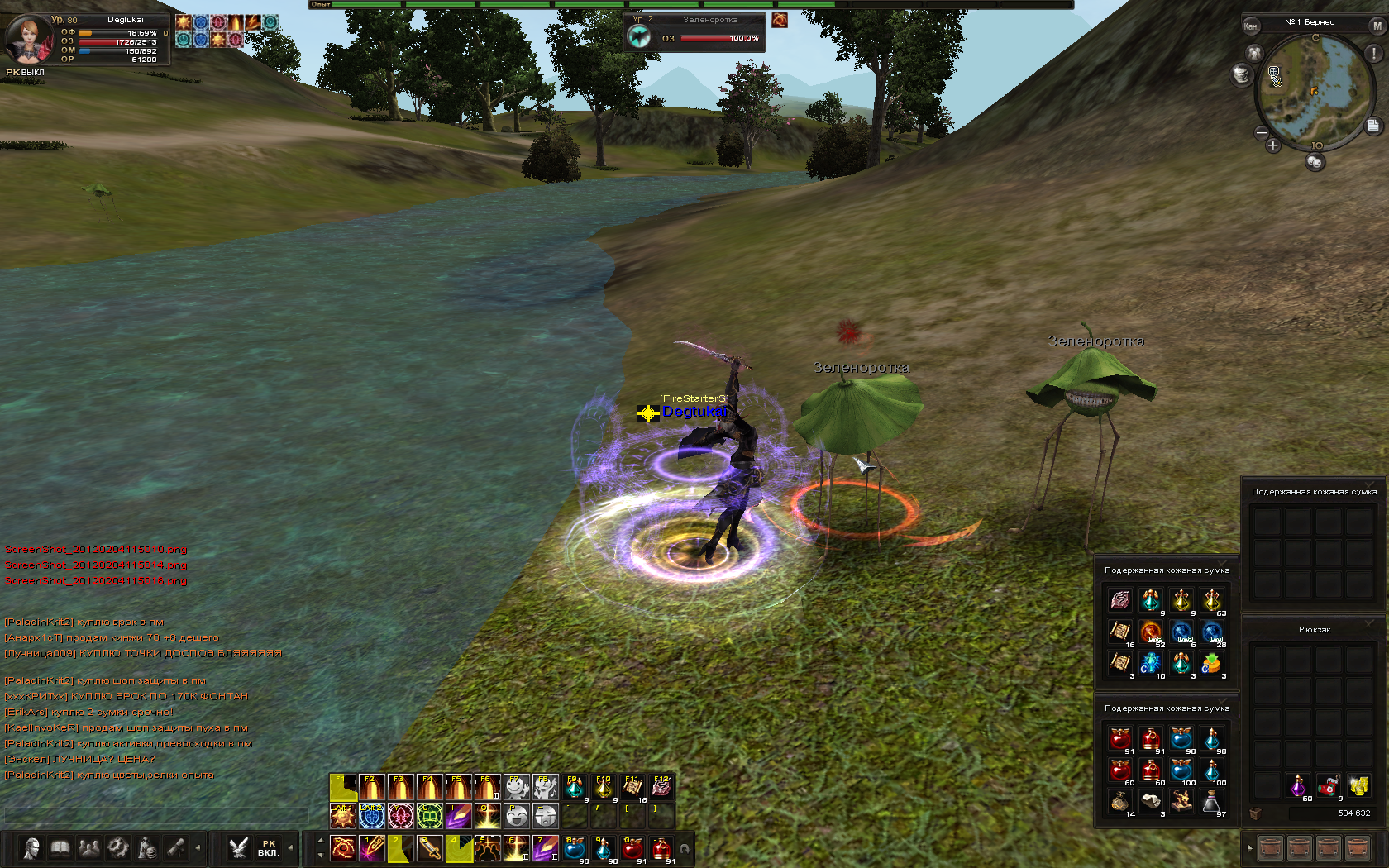The image size is (1389, 868).
Task: Zoom in the minimap with plus button
Action: tap(1272, 145)
